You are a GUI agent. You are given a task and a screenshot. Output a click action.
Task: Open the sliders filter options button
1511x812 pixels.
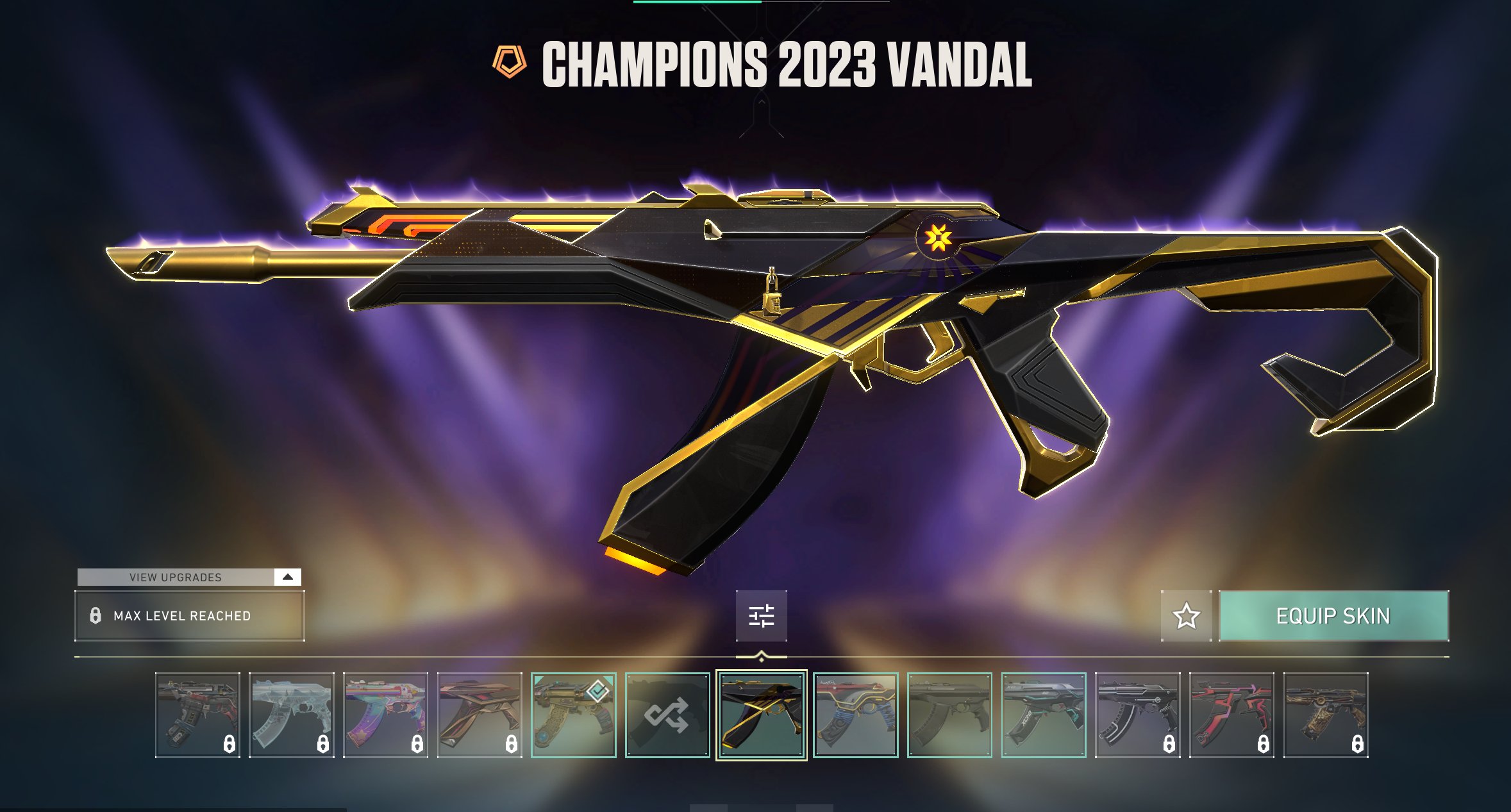coord(761,616)
